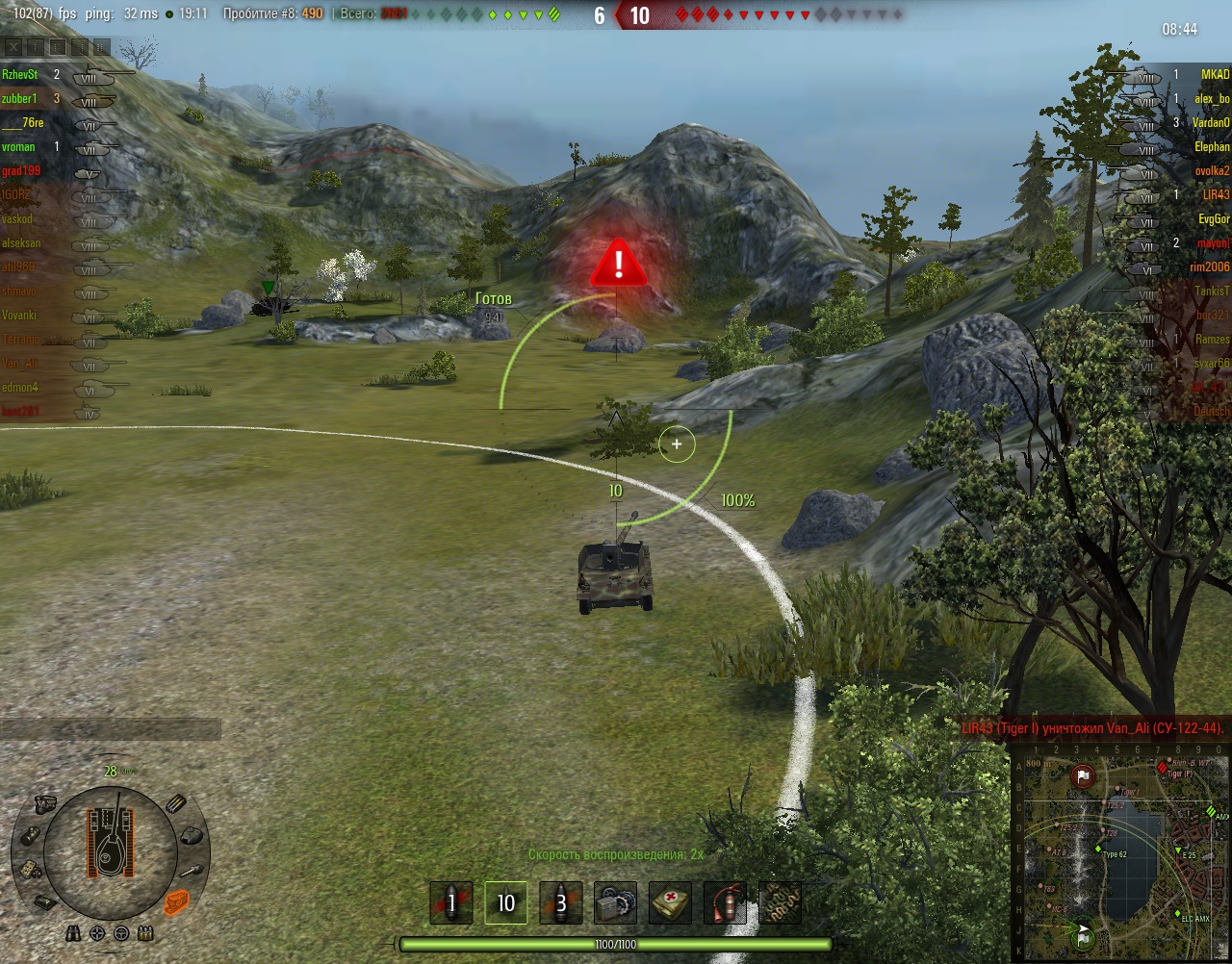Viewport: 1232px width, 964px height.
Task: Select enemy player MKAD in the list
Action: [x=1215, y=74]
